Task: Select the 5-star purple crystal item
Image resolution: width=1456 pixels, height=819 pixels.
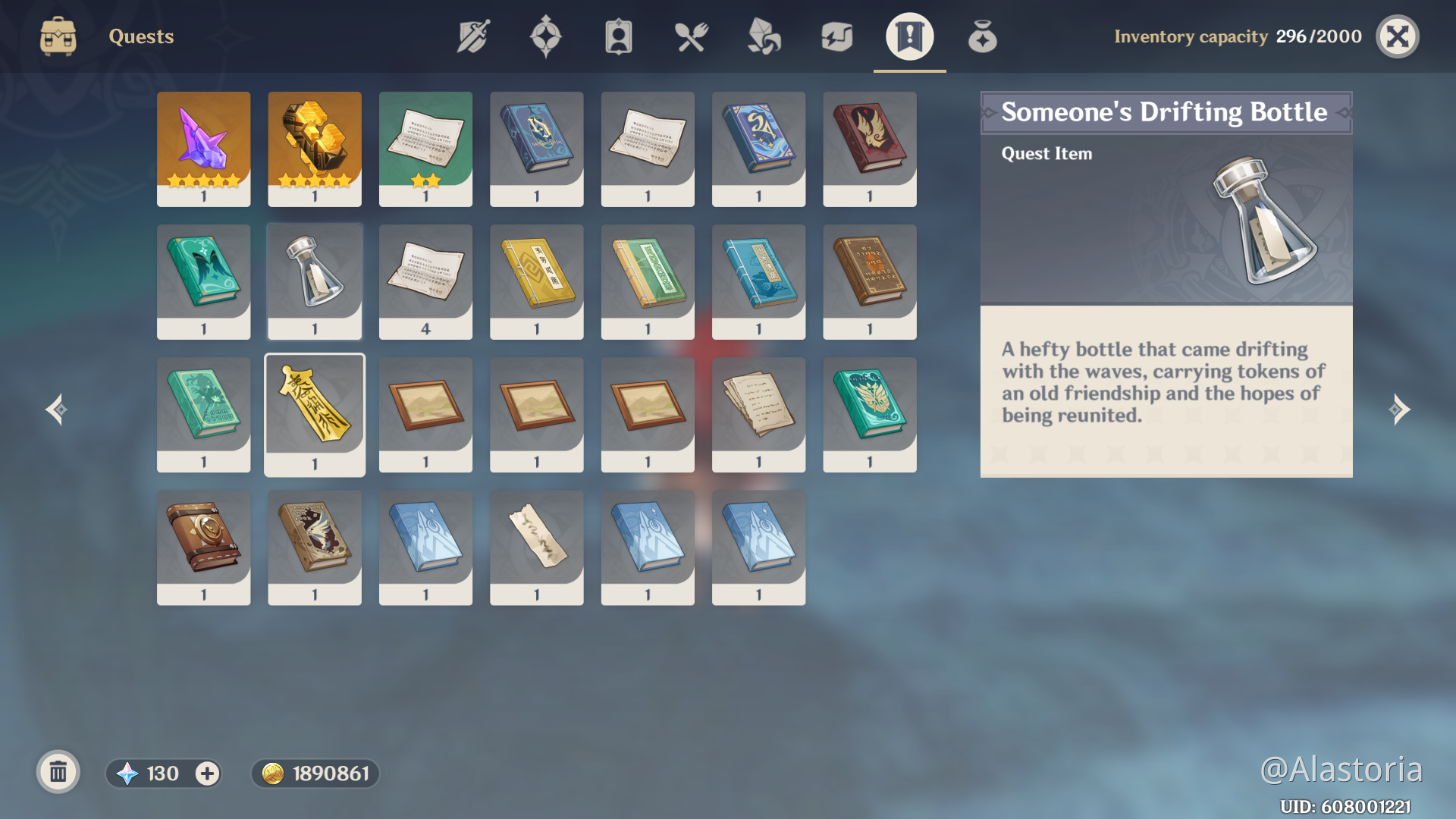Action: coord(203,149)
